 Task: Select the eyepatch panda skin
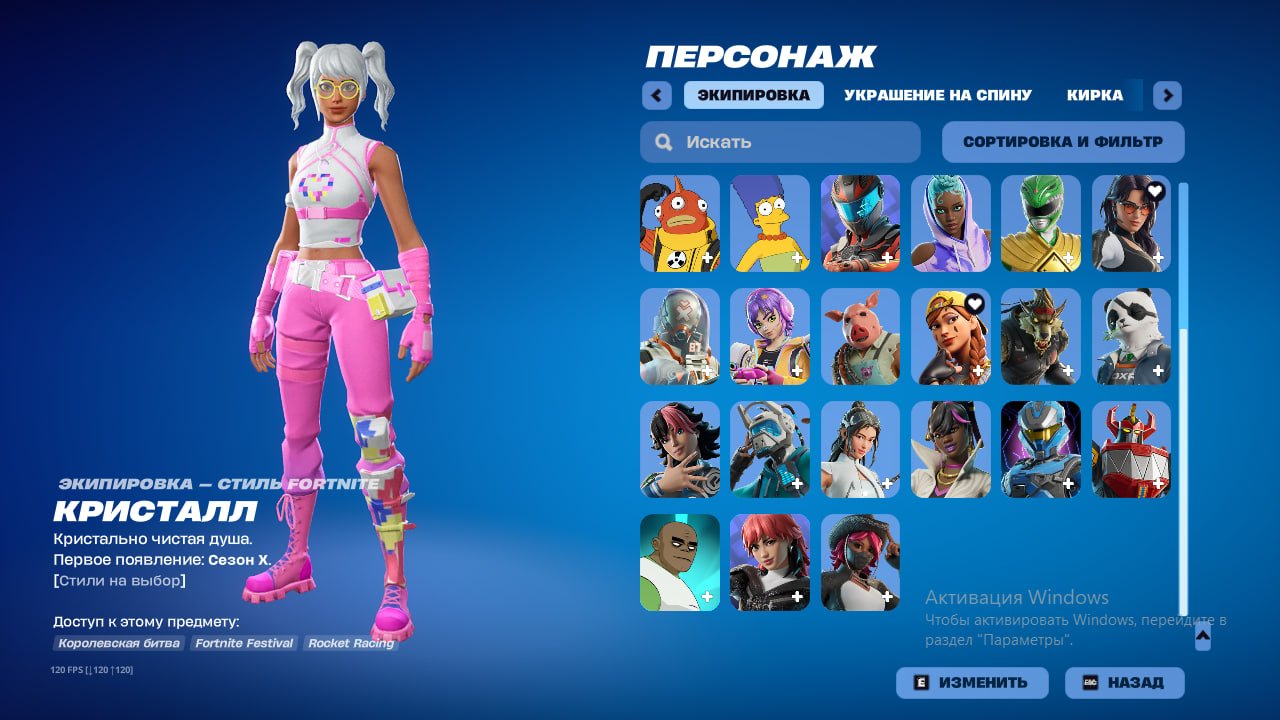[x=1130, y=336]
